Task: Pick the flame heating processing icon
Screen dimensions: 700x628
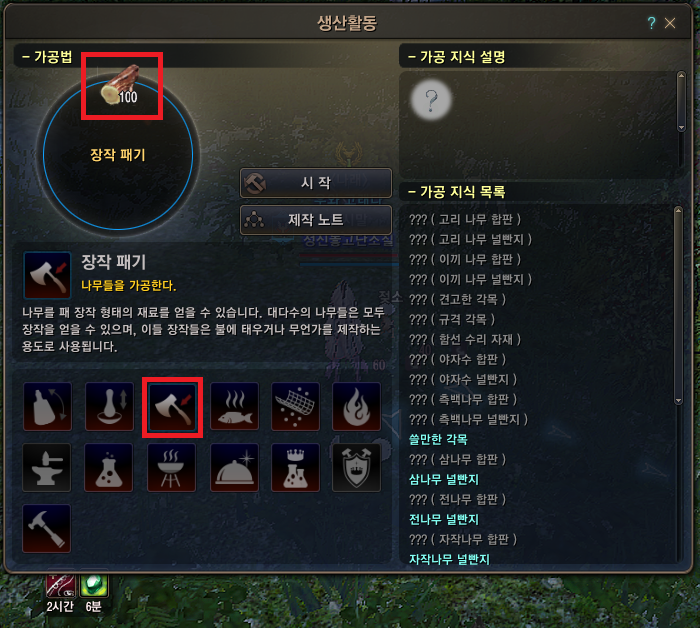Action: coord(357,406)
